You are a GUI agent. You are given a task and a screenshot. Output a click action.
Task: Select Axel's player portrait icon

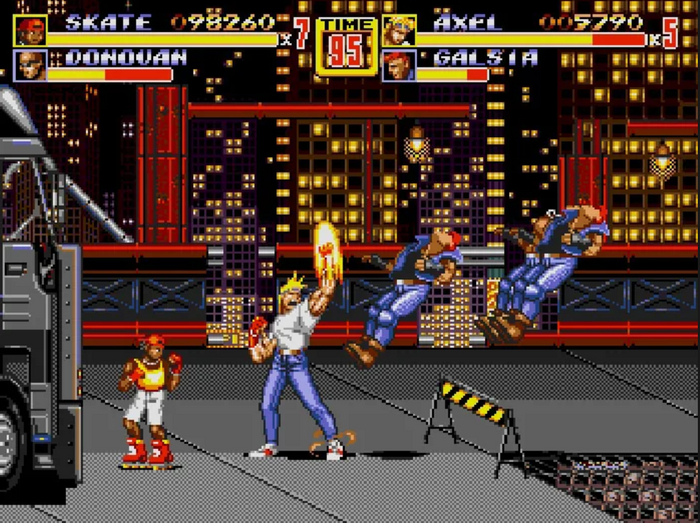coord(398,30)
